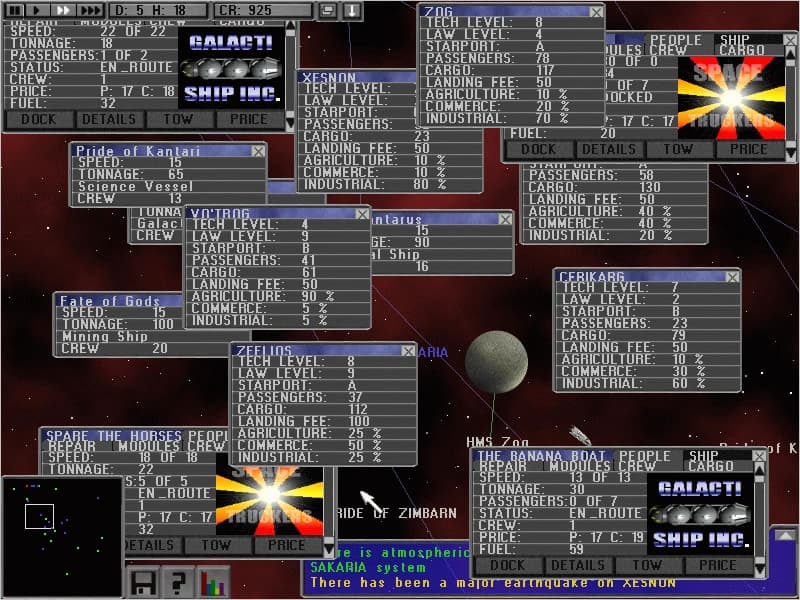
Task: Switch to double-arrow fast forward speed
Action: (x=61, y=10)
